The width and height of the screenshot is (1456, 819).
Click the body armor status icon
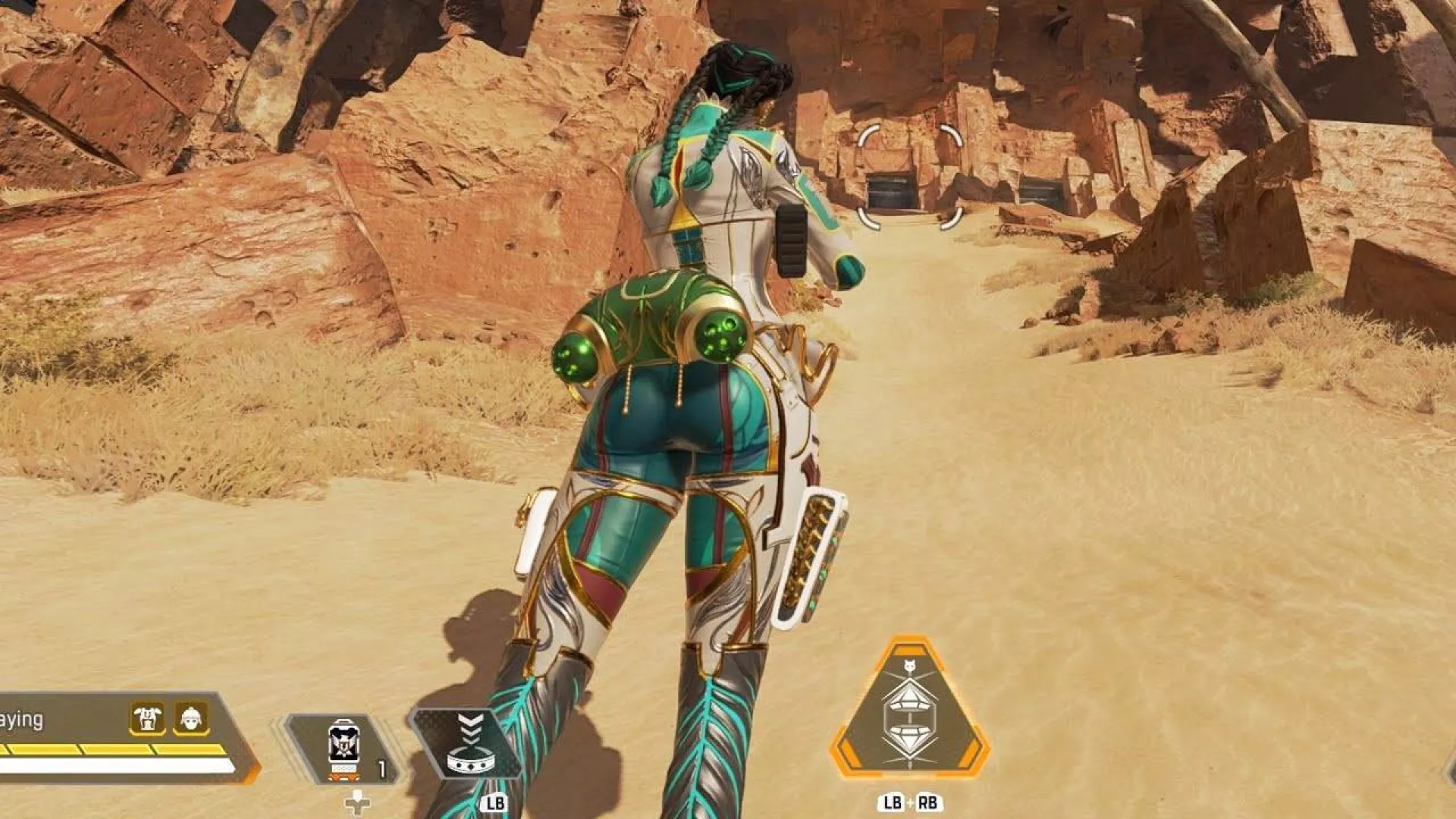(x=147, y=717)
